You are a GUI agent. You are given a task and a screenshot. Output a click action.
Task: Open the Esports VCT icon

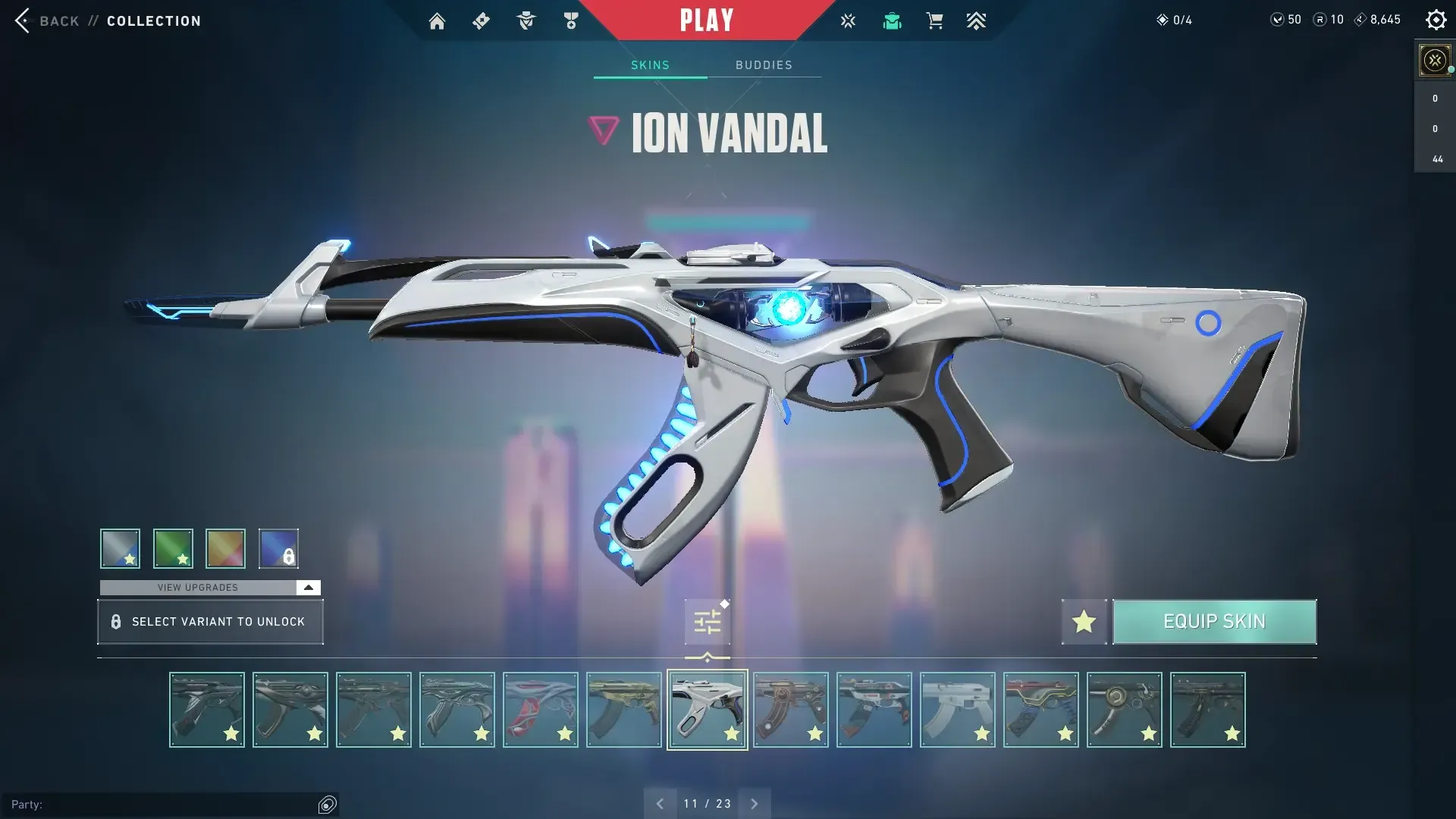click(847, 20)
